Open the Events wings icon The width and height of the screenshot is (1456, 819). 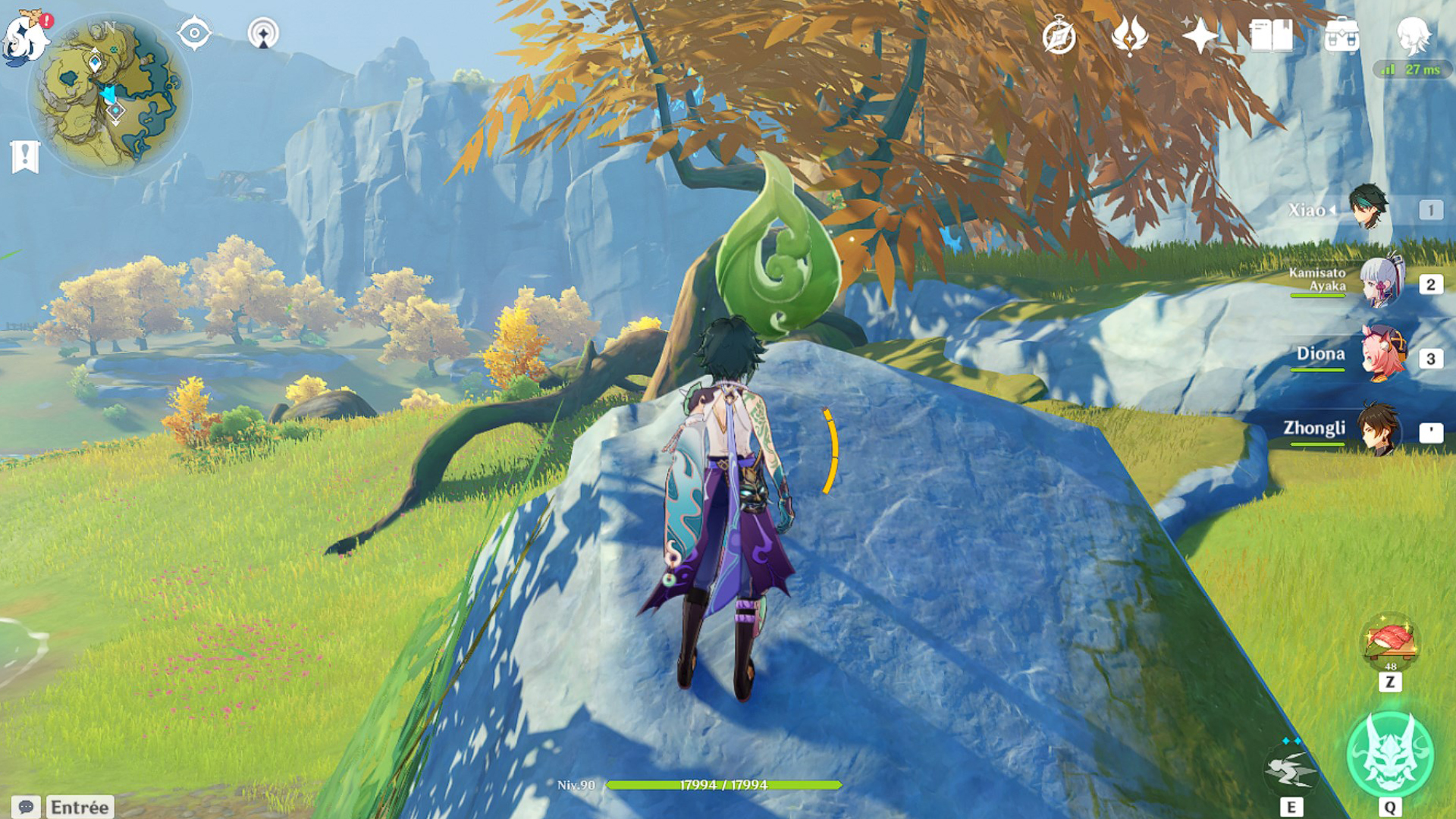(1129, 32)
